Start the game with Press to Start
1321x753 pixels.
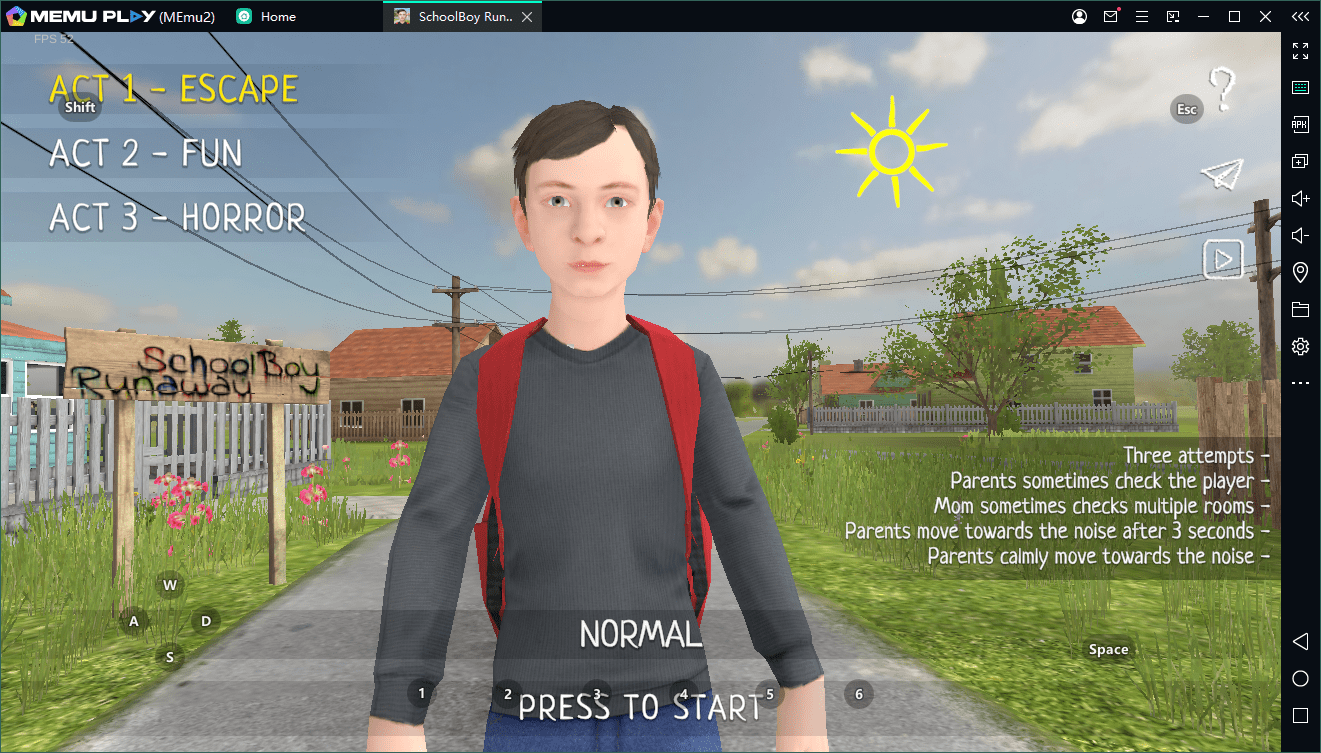tap(640, 707)
